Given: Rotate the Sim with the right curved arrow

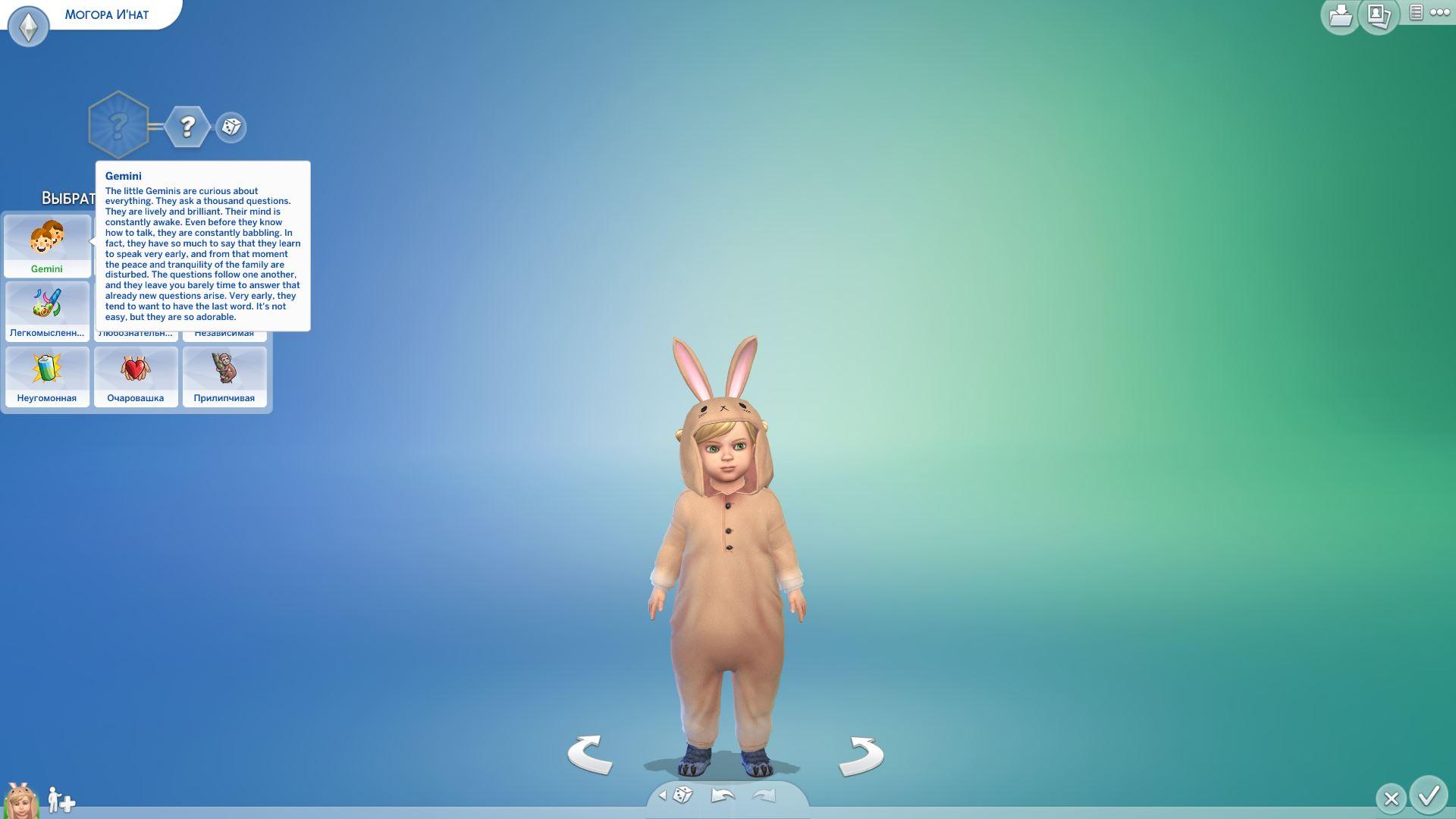Looking at the screenshot, I should pyautogui.click(x=861, y=756).
